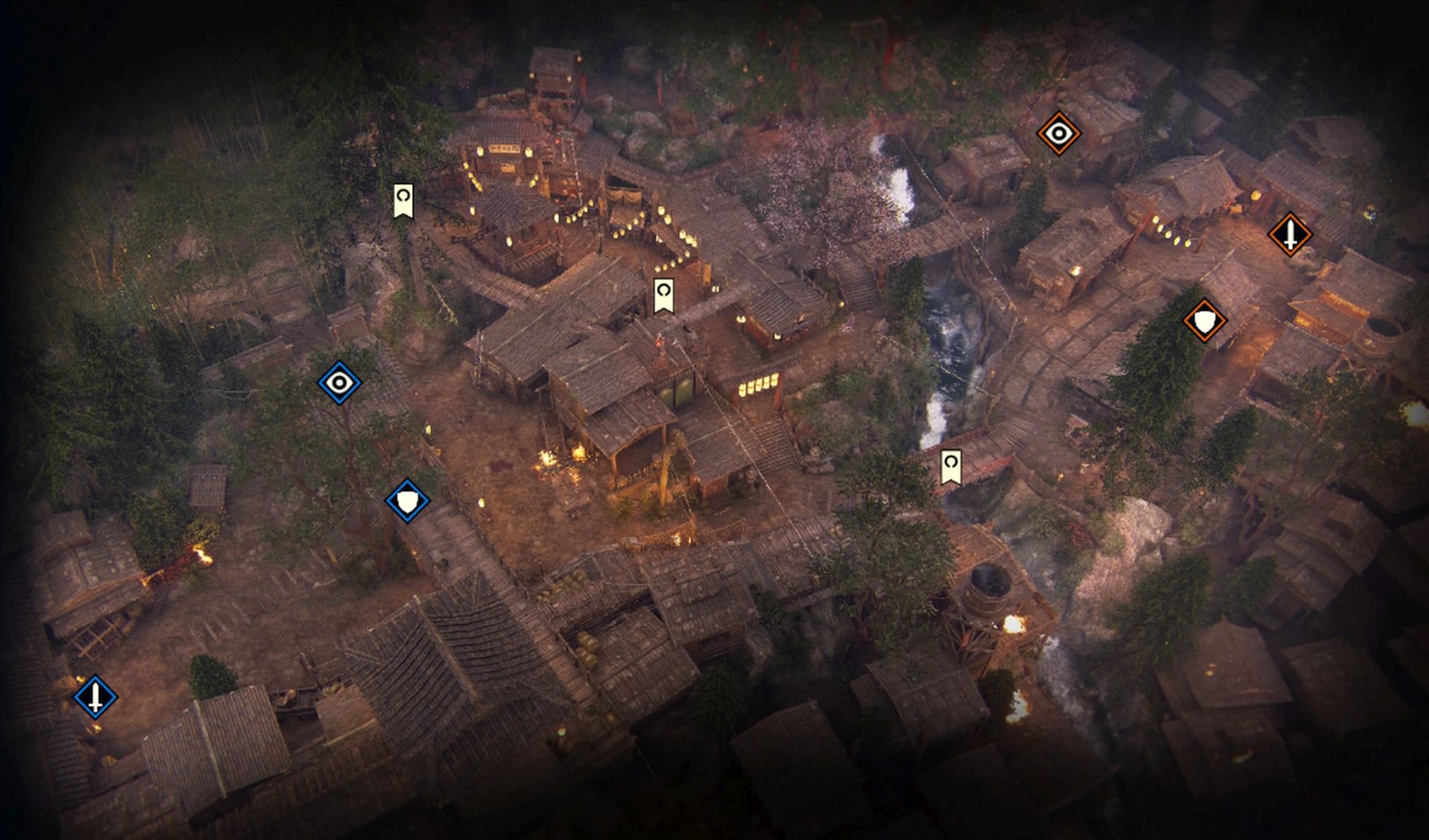Select the orange shield map marker

point(1204,320)
